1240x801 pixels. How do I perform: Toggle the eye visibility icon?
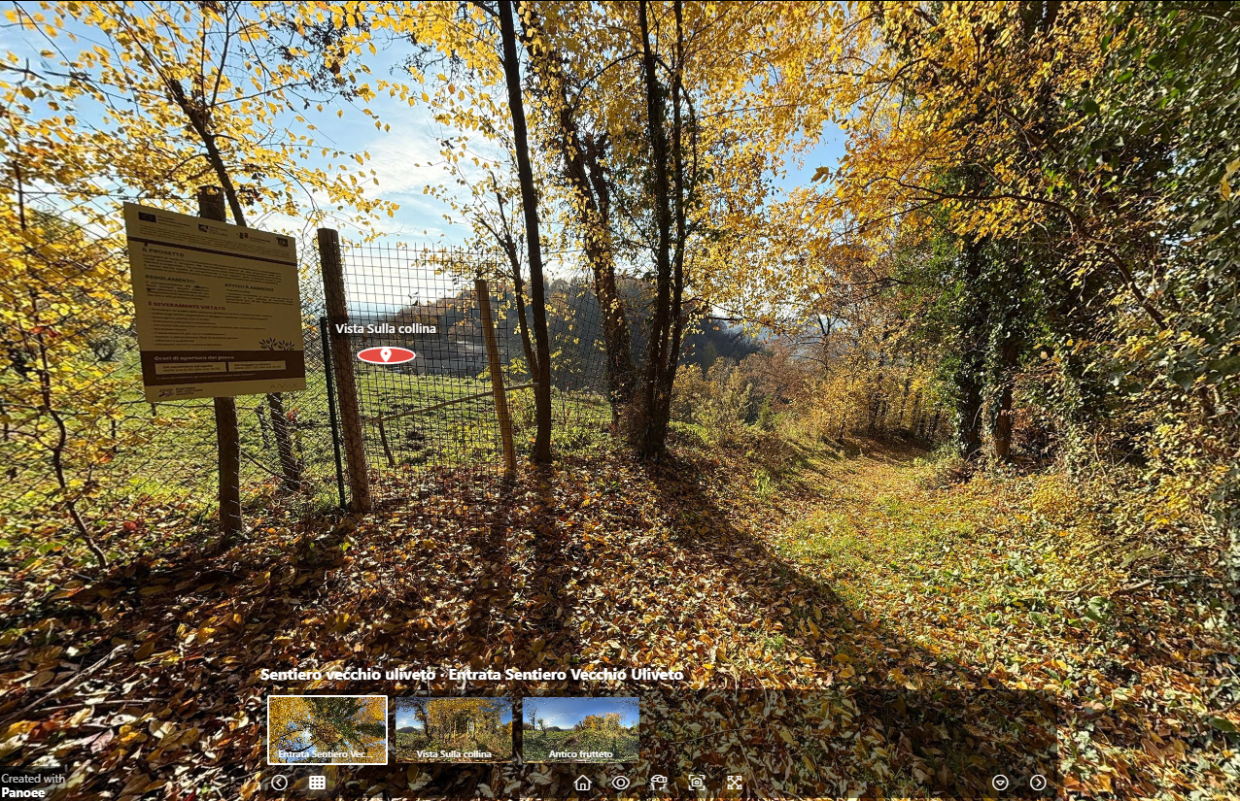tap(620, 783)
